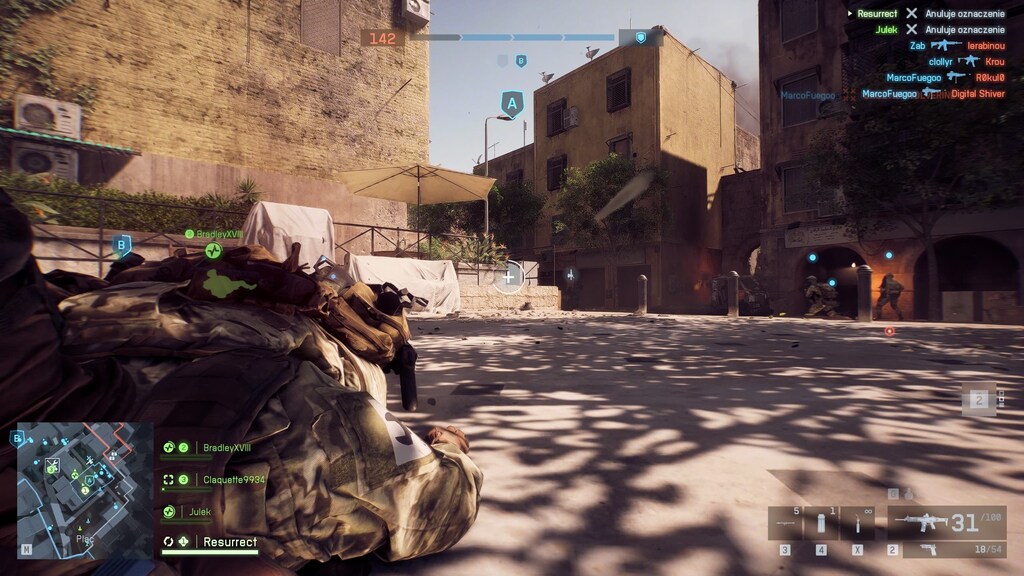Switch to the pistol sidearm slot
The width and height of the screenshot is (1024, 576).
pyautogui.click(x=946, y=550)
